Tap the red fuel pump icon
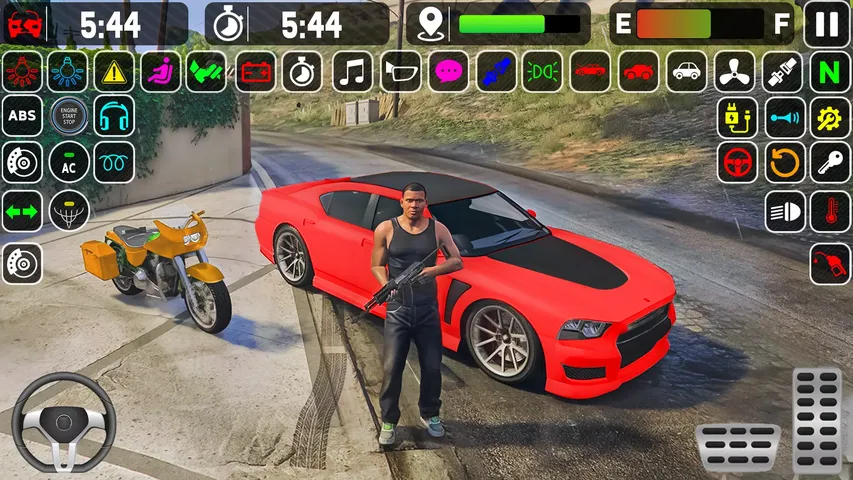The width and height of the screenshot is (853, 480). [830, 263]
